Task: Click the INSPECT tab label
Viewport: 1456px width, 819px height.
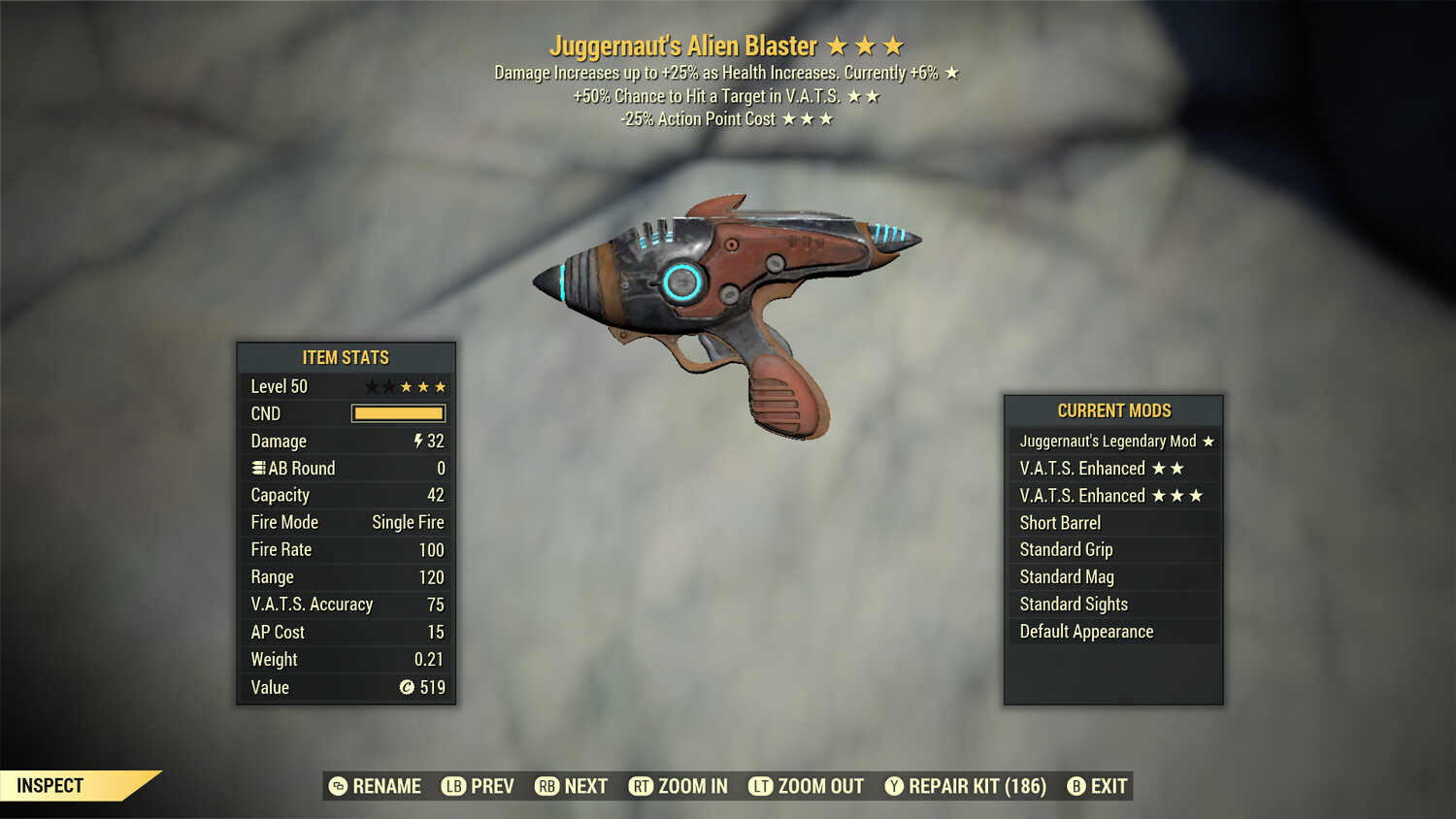Action: click(50, 786)
